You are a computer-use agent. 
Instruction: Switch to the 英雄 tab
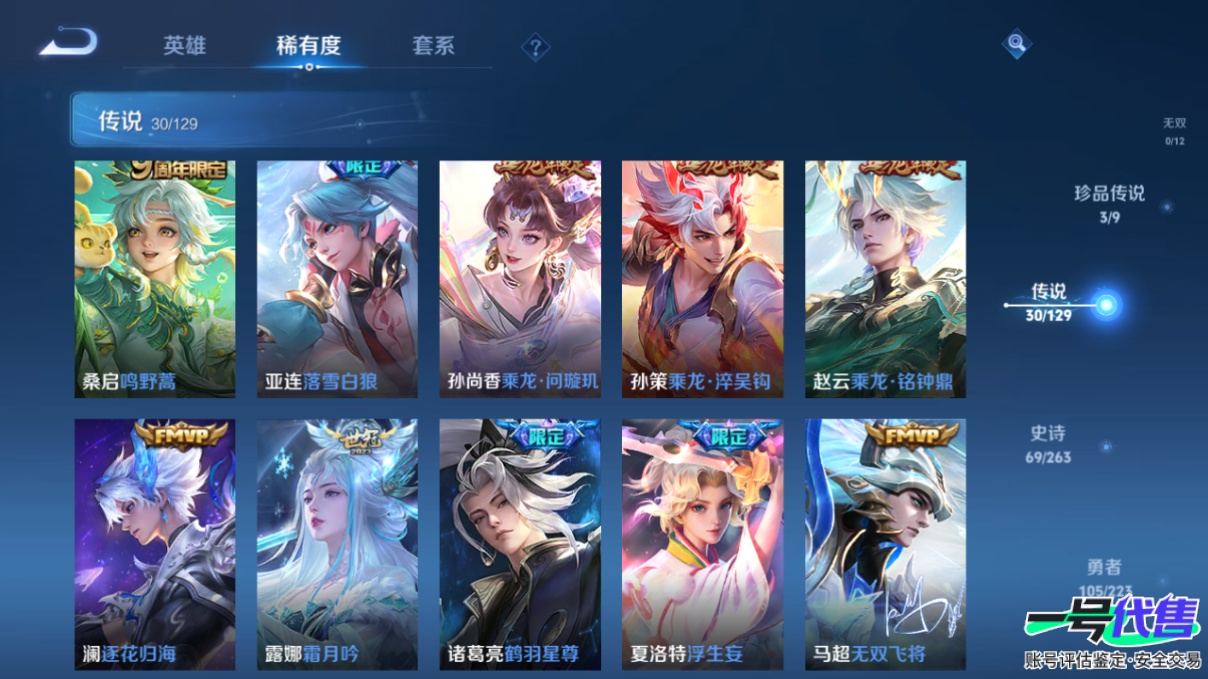(185, 46)
